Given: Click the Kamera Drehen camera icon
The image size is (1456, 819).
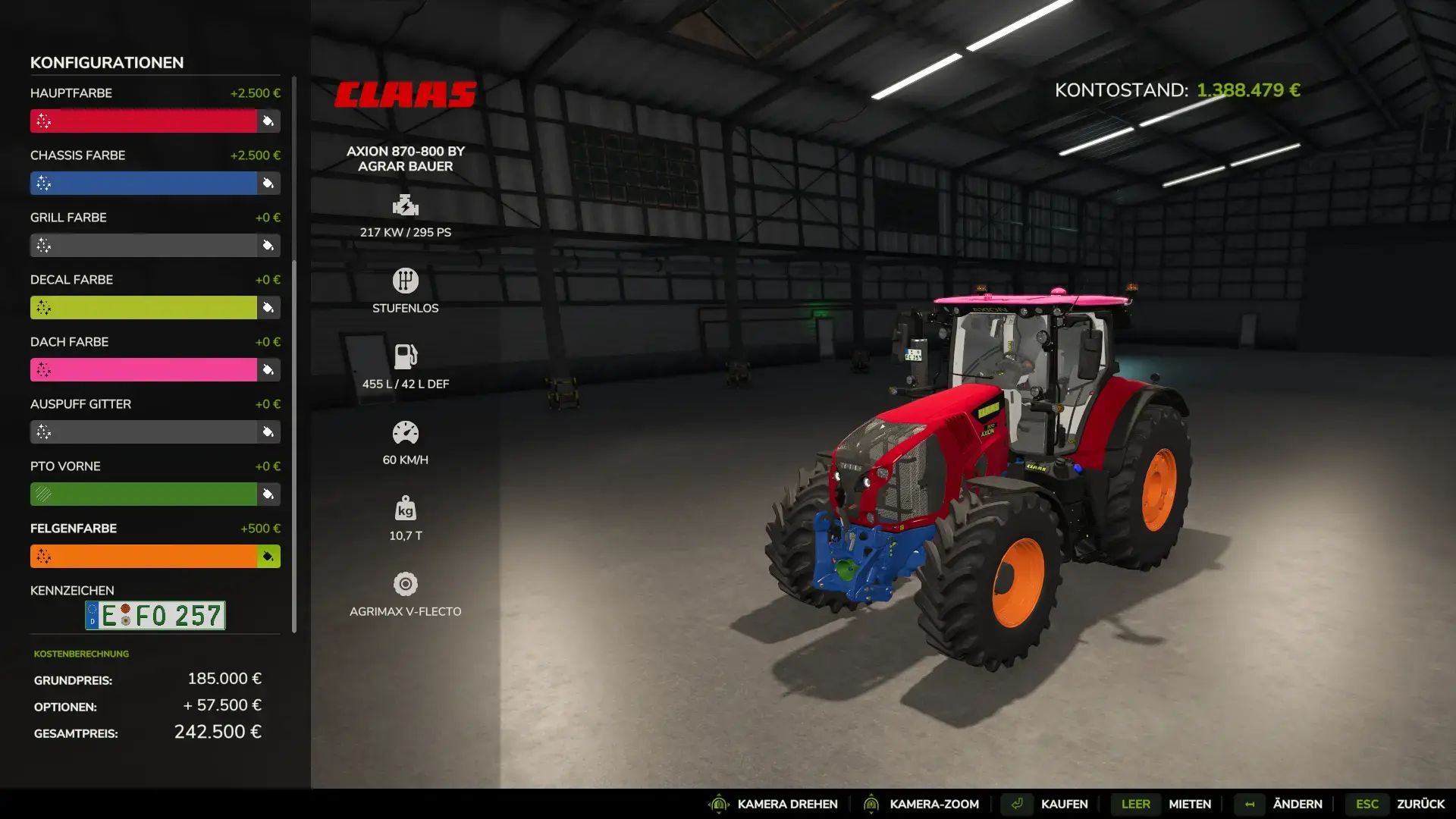Looking at the screenshot, I should 717,804.
